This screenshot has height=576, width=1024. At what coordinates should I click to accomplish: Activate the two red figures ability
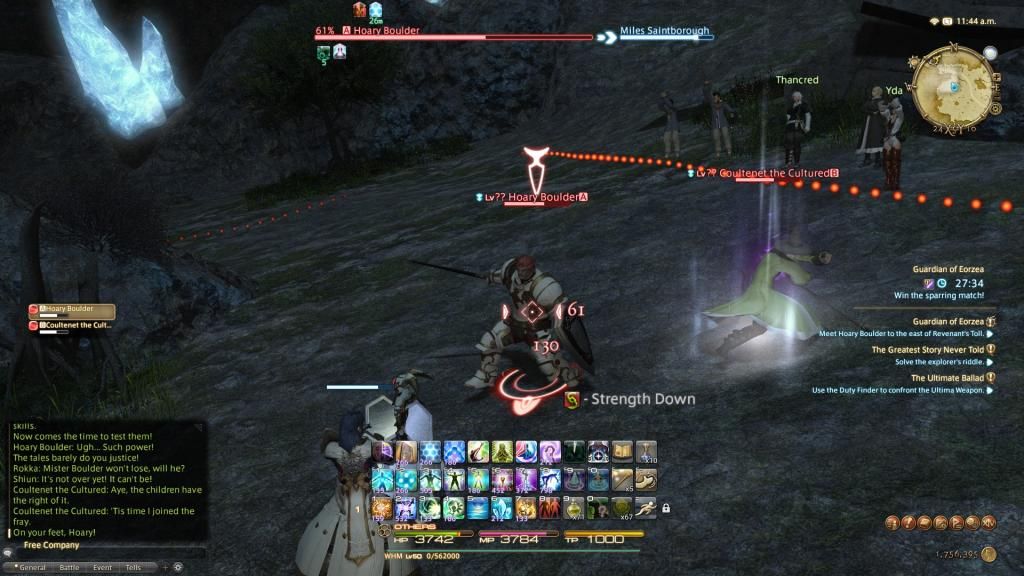[x=550, y=507]
